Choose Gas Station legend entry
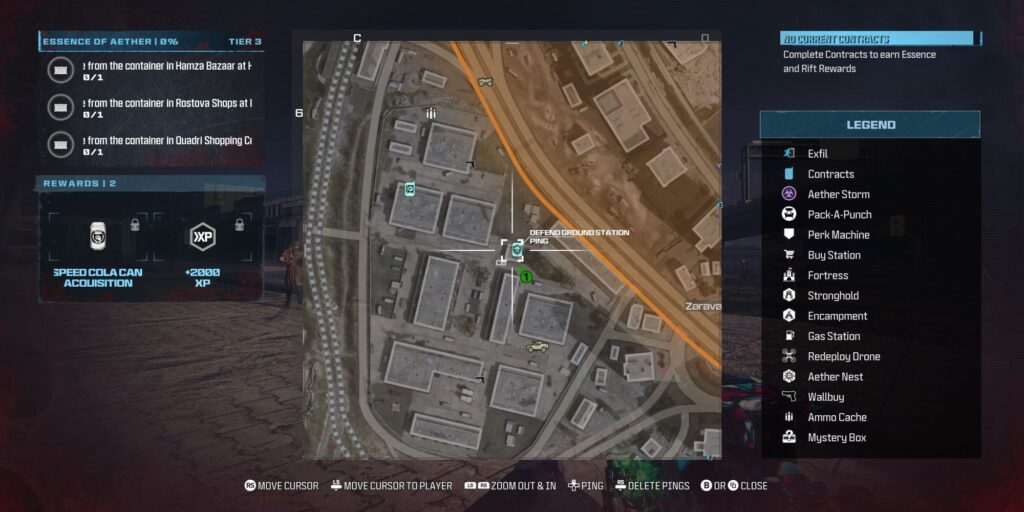The width and height of the screenshot is (1024, 512). [834, 336]
